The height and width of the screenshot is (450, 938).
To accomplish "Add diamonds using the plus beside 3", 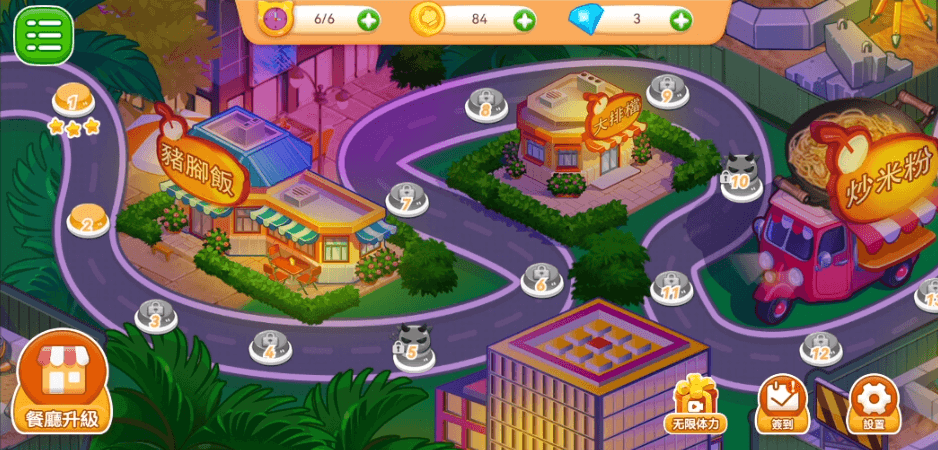I will click(680, 20).
